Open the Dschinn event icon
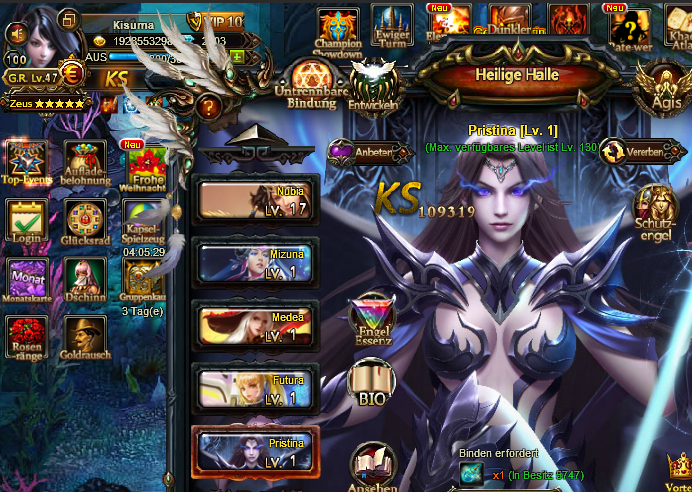The height and width of the screenshot is (492, 692). point(85,281)
